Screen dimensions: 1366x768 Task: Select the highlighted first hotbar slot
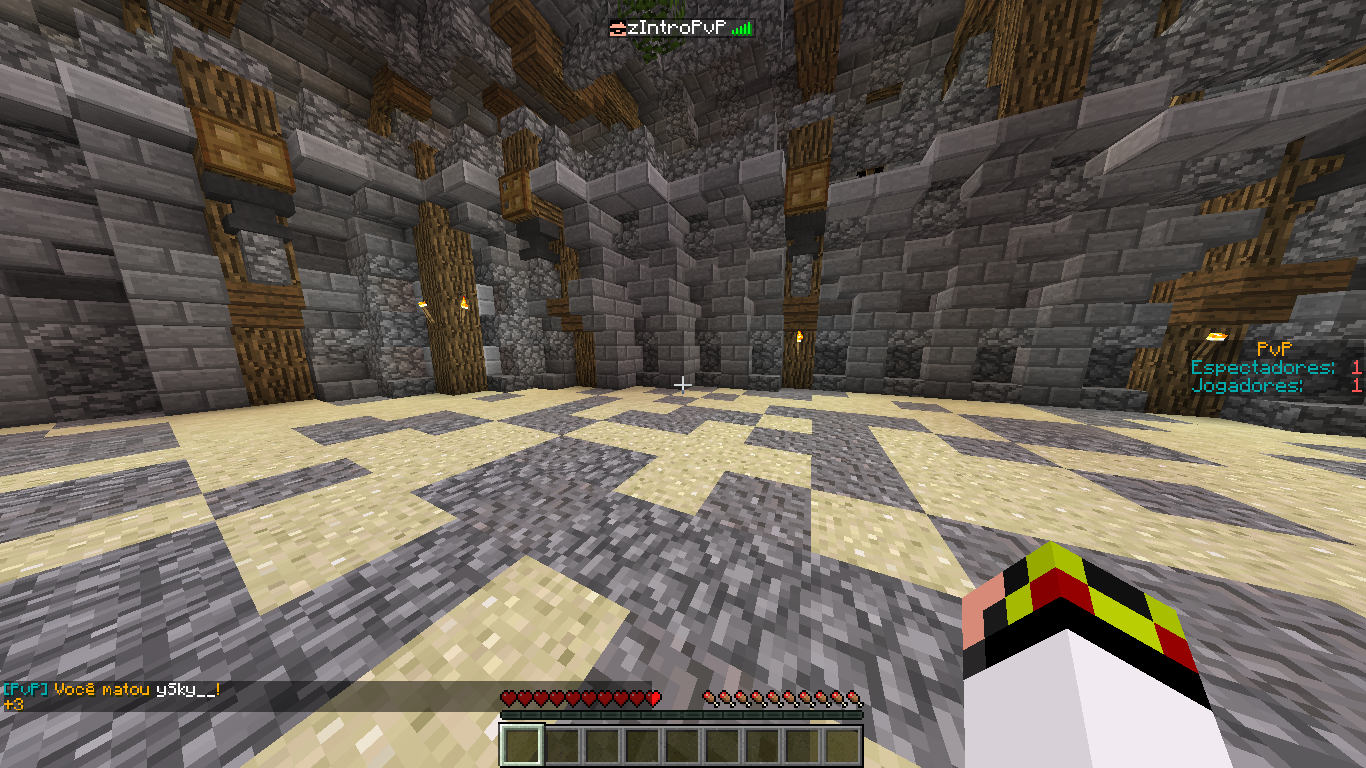pyautogui.click(x=521, y=745)
